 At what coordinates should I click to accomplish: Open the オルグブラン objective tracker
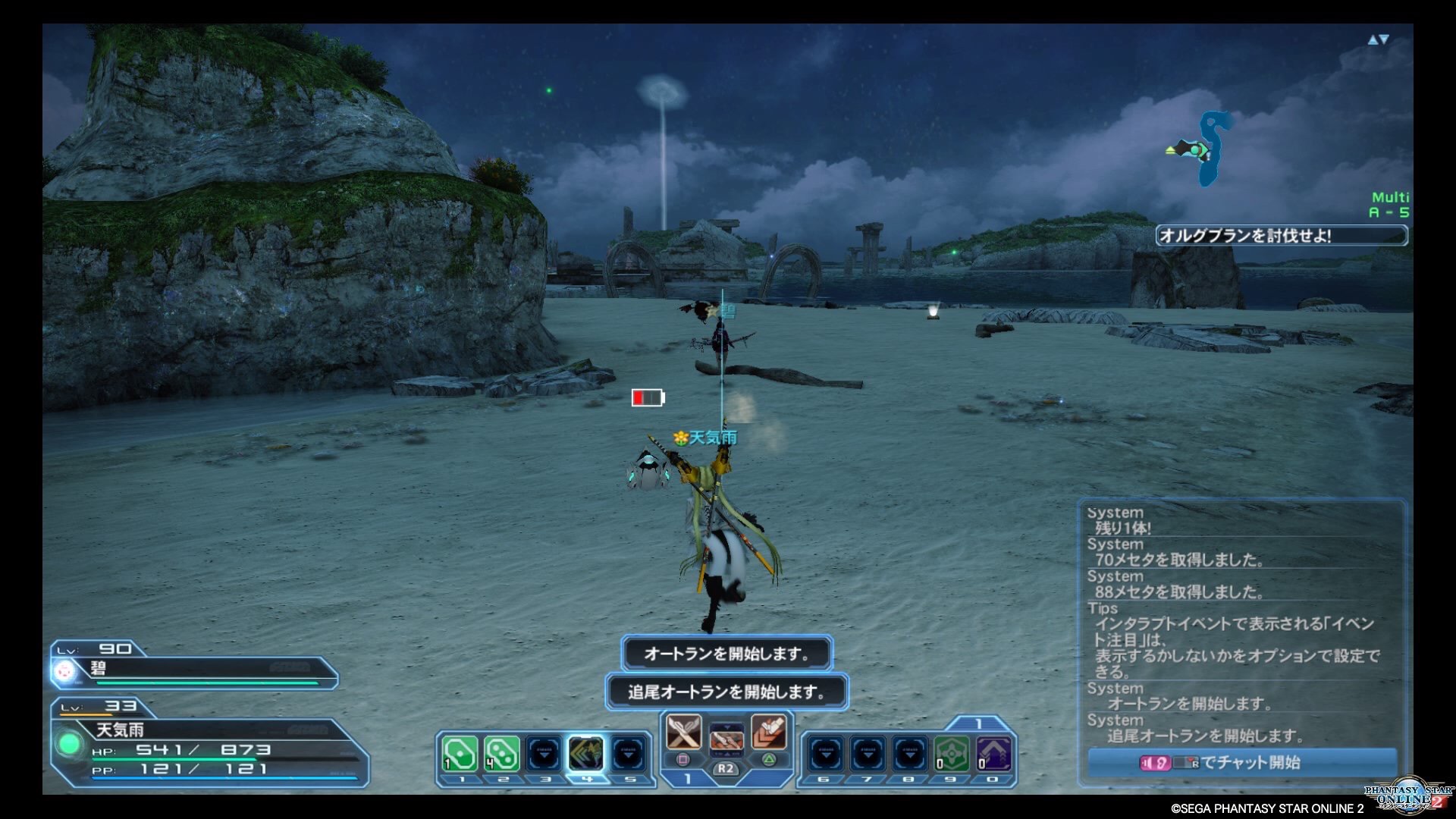point(1281,236)
